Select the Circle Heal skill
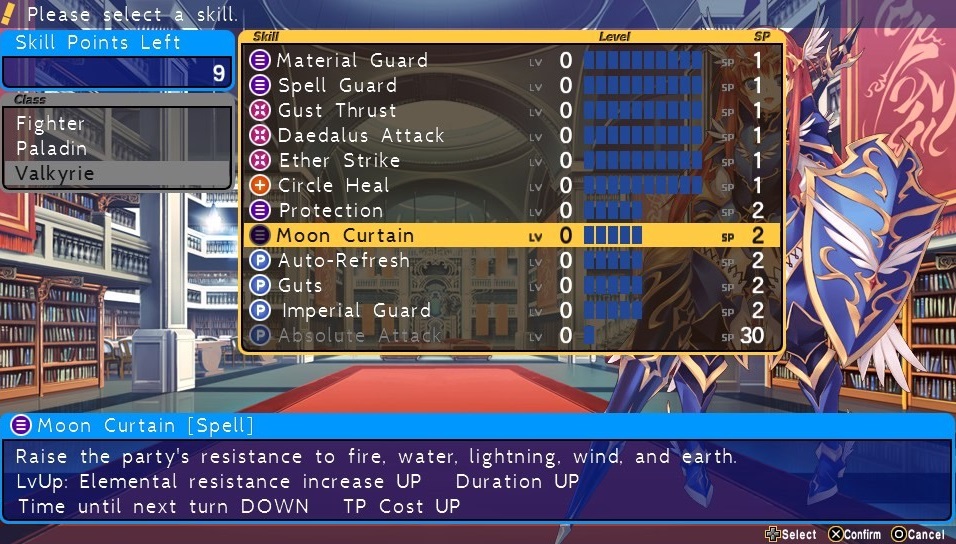 coord(334,186)
